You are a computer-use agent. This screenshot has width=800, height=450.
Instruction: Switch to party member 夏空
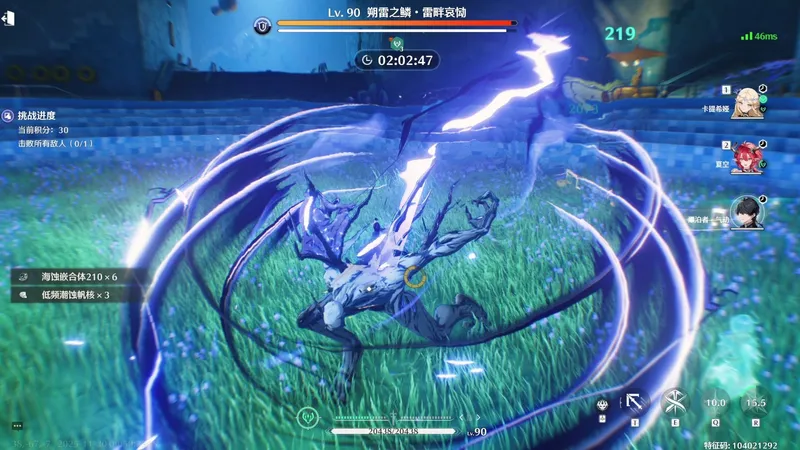pos(746,157)
